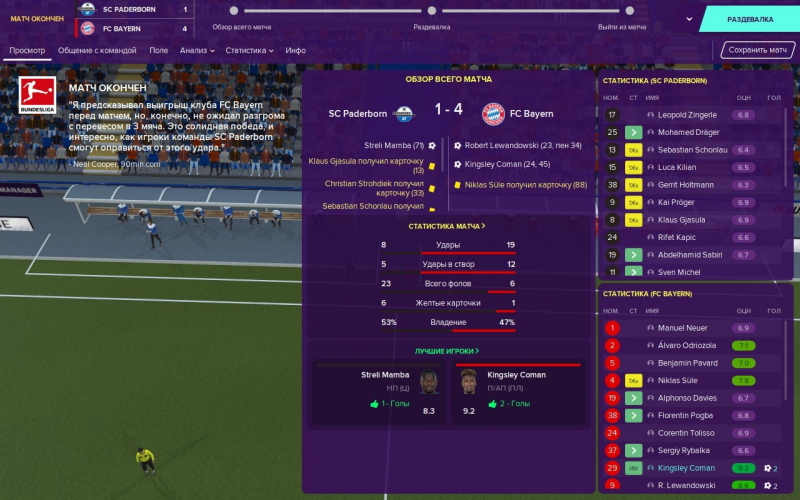The image size is (800, 500).
Task: Open the Общение с командой tab
Action: tap(98, 50)
